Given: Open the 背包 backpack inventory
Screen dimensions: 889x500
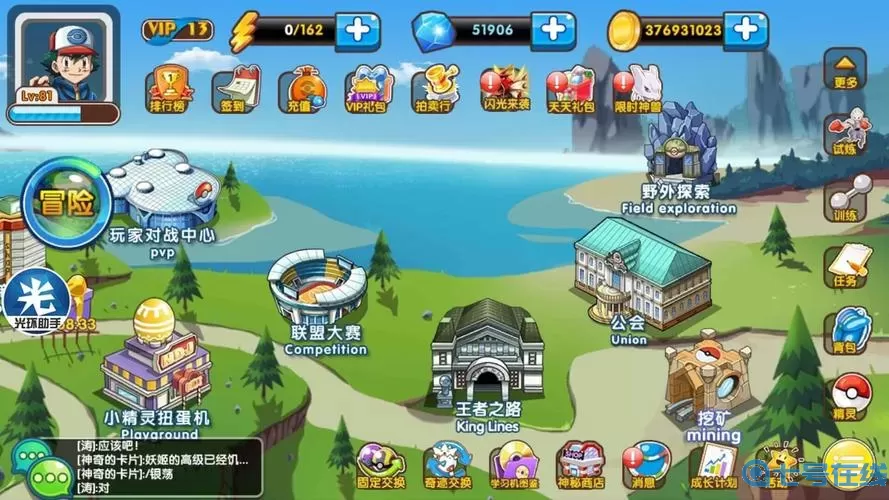Looking at the screenshot, I should pyautogui.click(x=846, y=330).
